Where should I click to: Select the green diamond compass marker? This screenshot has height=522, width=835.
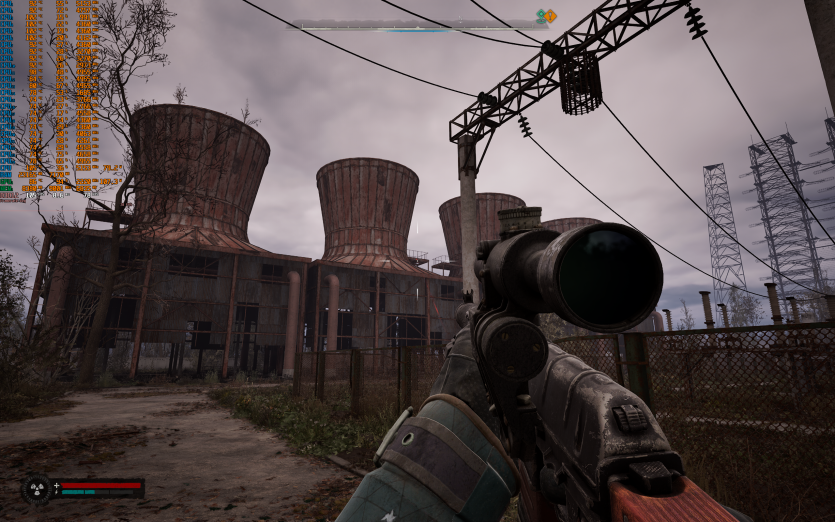coord(541,16)
